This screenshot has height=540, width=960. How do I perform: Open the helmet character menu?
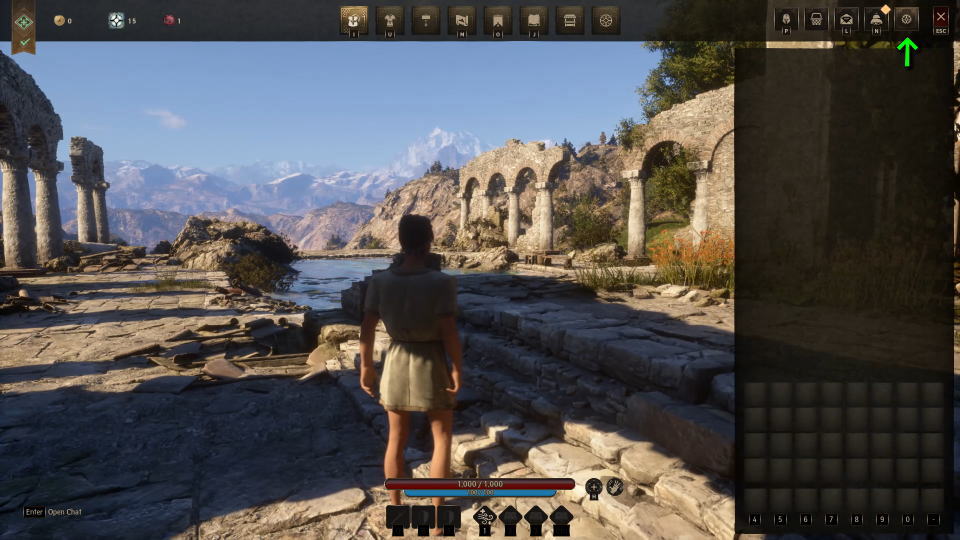click(786, 19)
